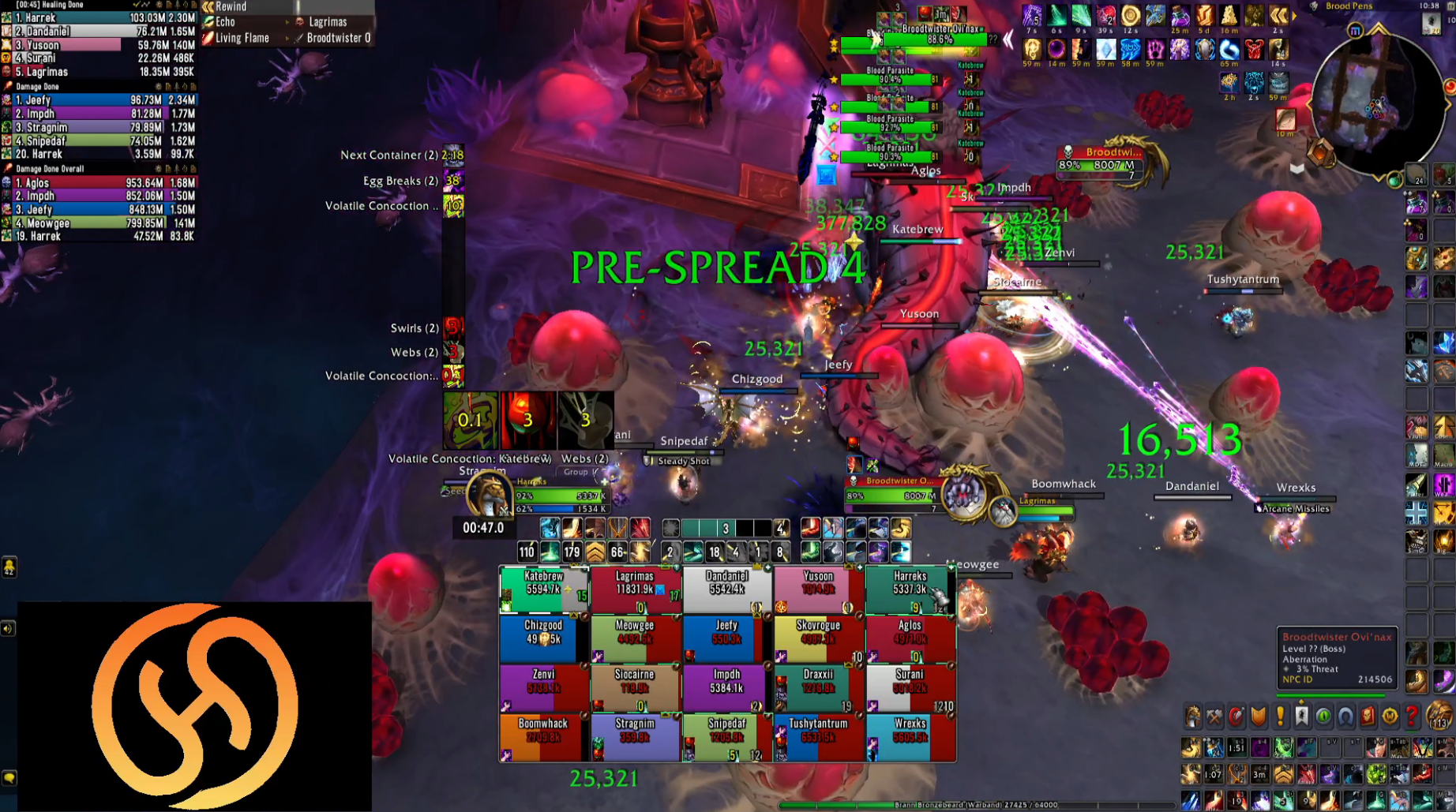Open the red question mark help button
This screenshot has width=1456, height=812.
[1412, 716]
